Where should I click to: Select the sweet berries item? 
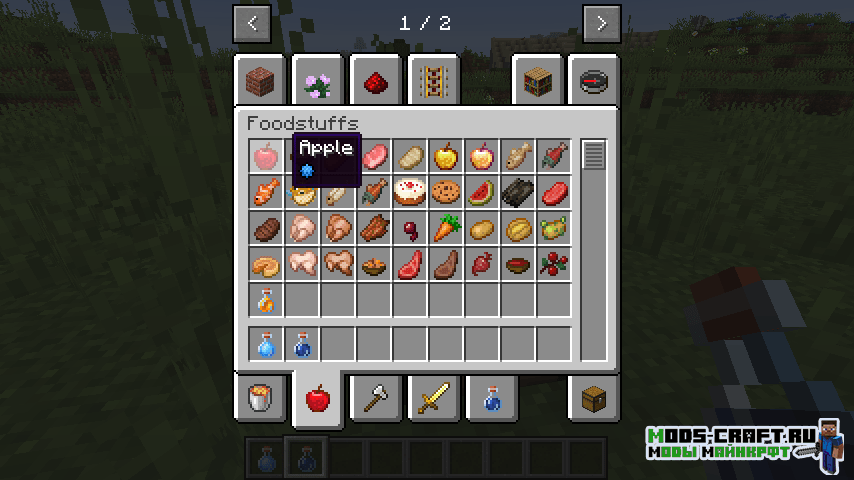[x=553, y=264]
